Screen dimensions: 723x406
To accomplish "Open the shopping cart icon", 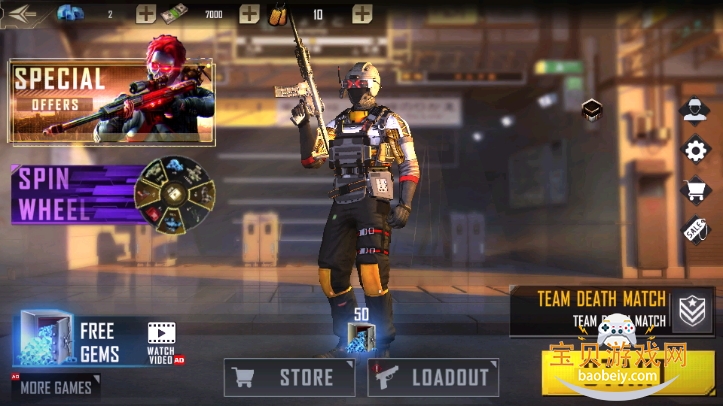I will pyautogui.click(x=695, y=190).
